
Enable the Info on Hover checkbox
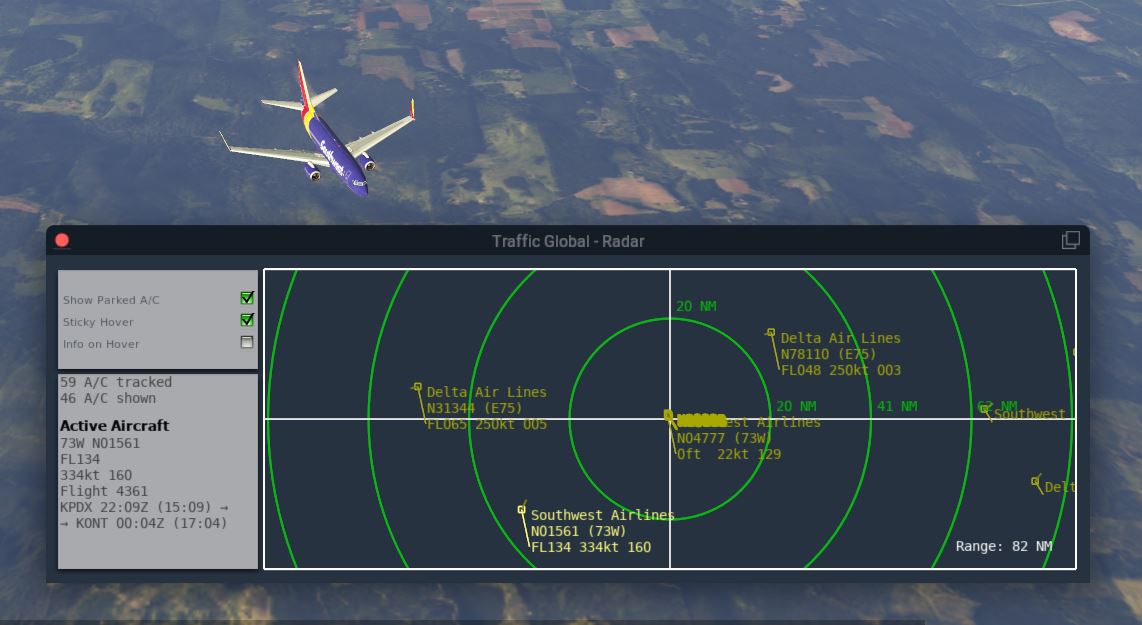coord(247,342)
